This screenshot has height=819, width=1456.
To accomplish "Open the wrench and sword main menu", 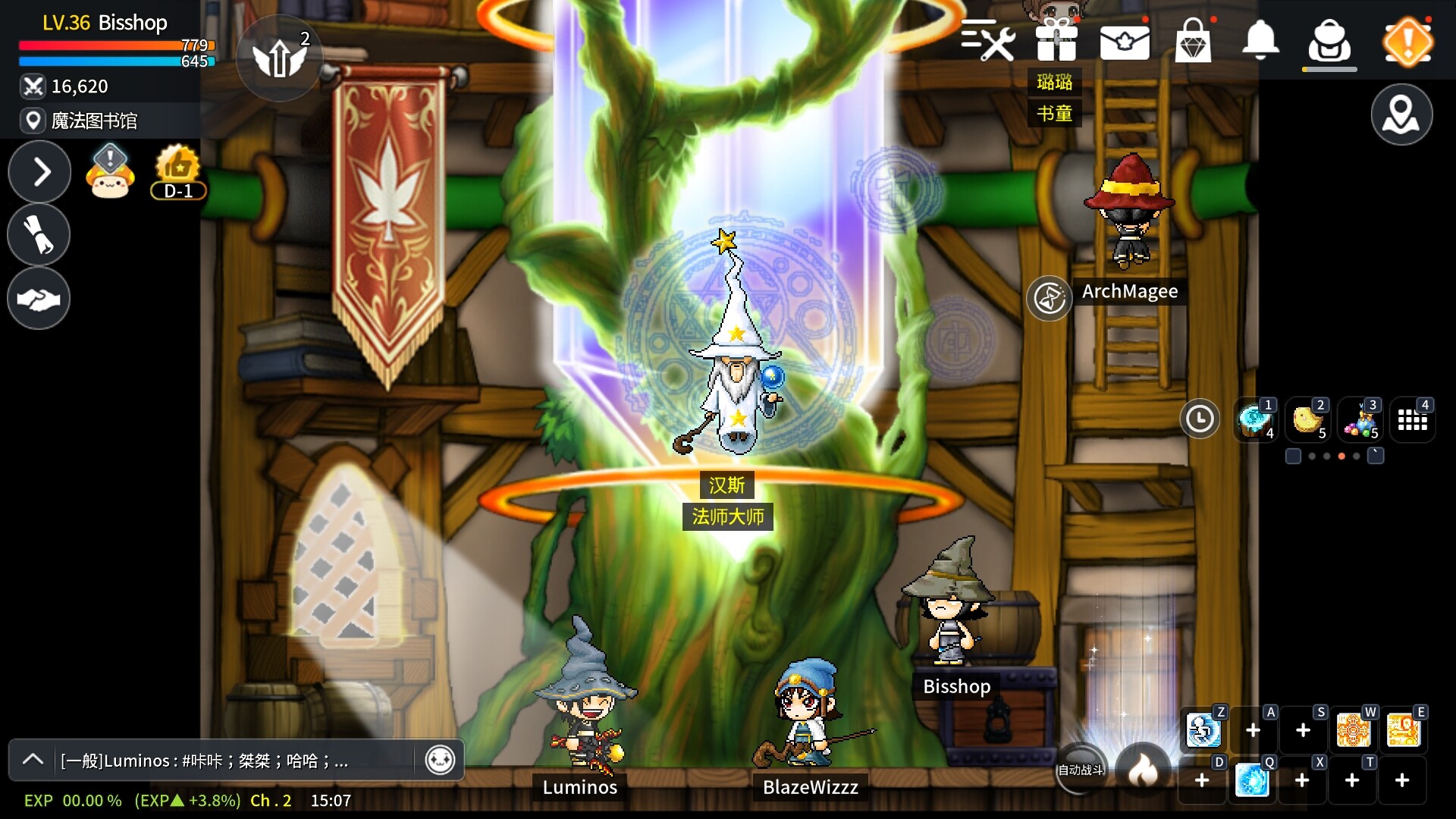I will 987,39.
